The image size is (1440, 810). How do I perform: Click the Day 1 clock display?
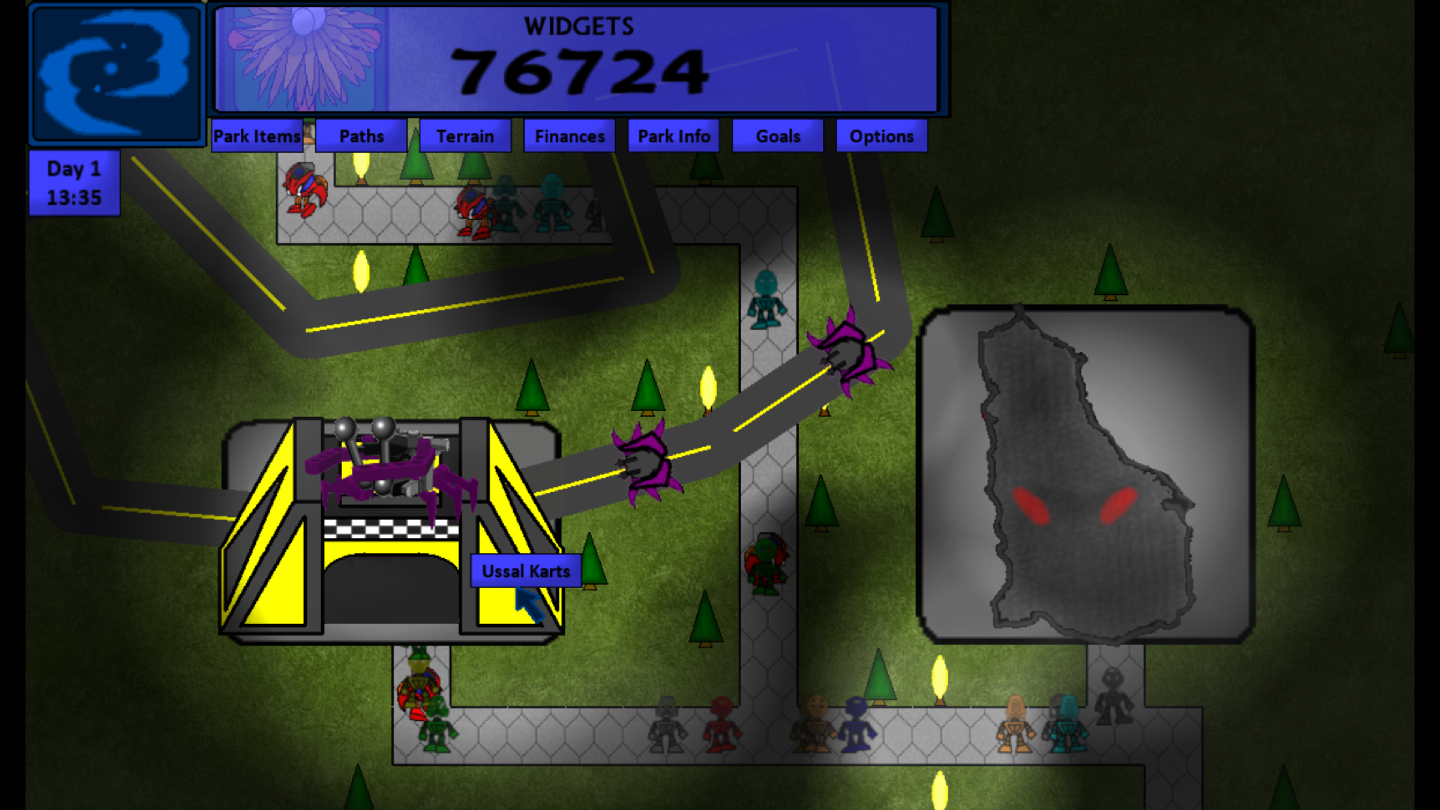coord(74,183)
